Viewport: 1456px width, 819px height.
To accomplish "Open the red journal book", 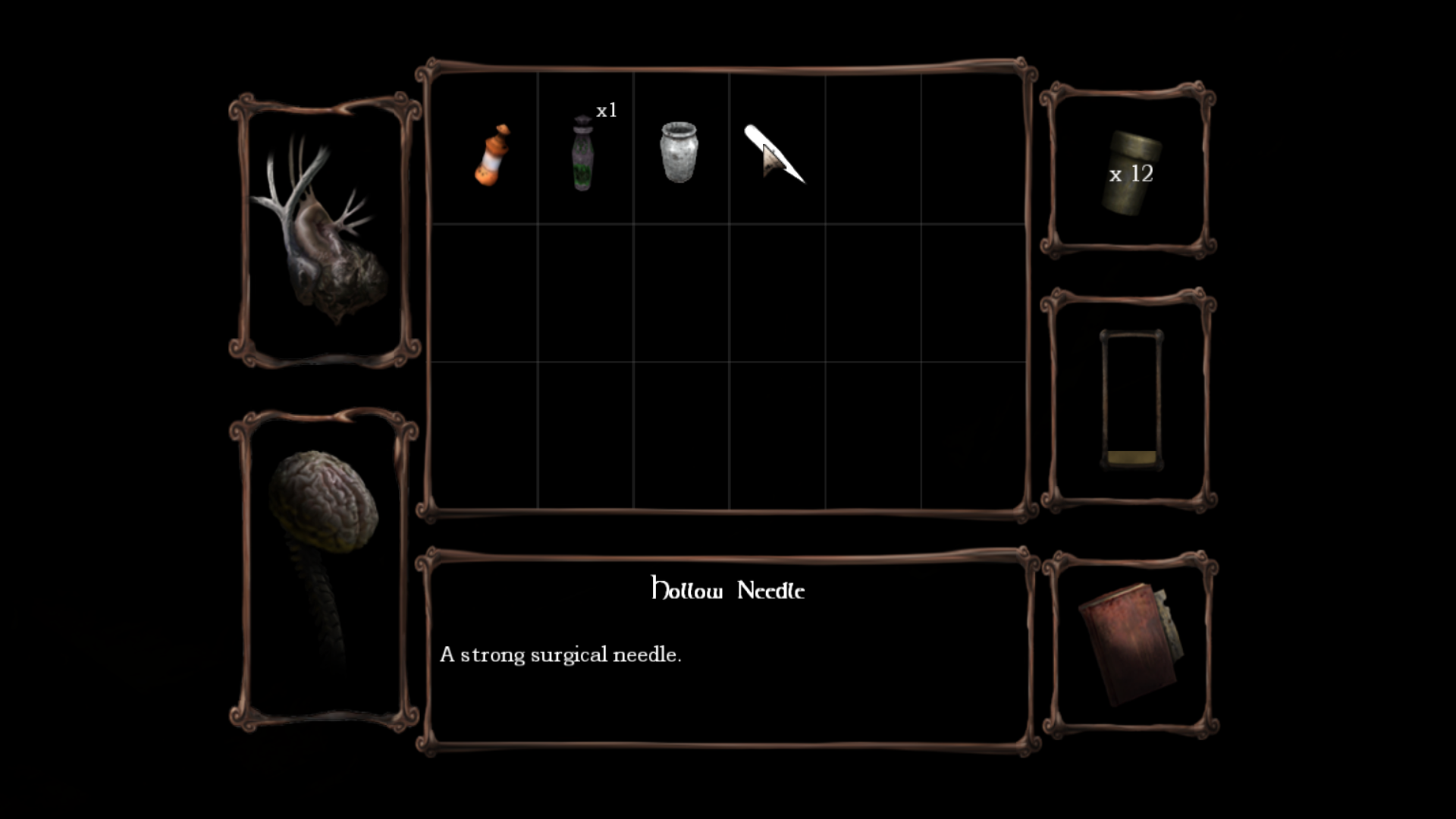I will (1130, 643).
